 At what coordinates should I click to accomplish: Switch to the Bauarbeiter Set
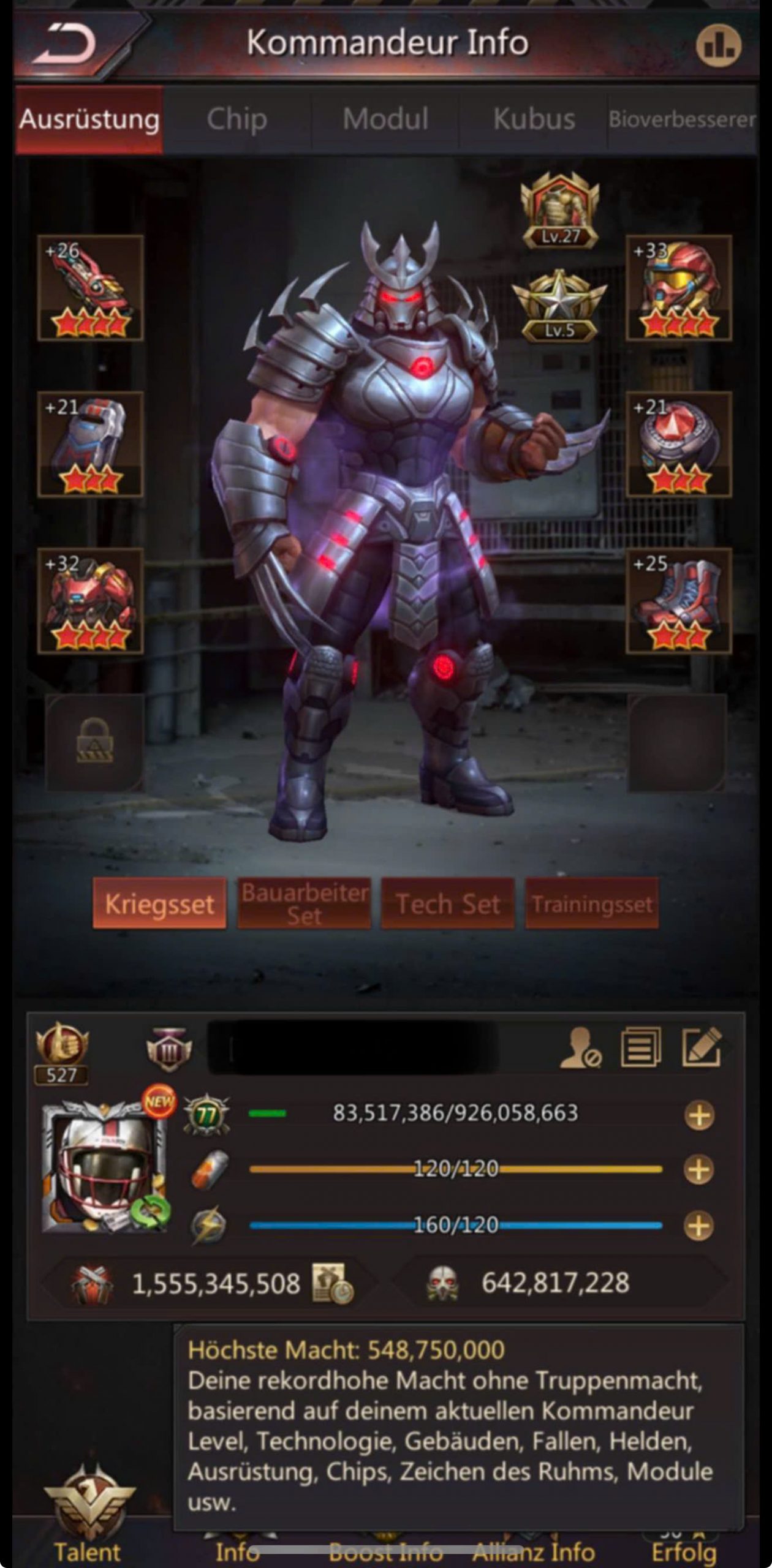305,904
